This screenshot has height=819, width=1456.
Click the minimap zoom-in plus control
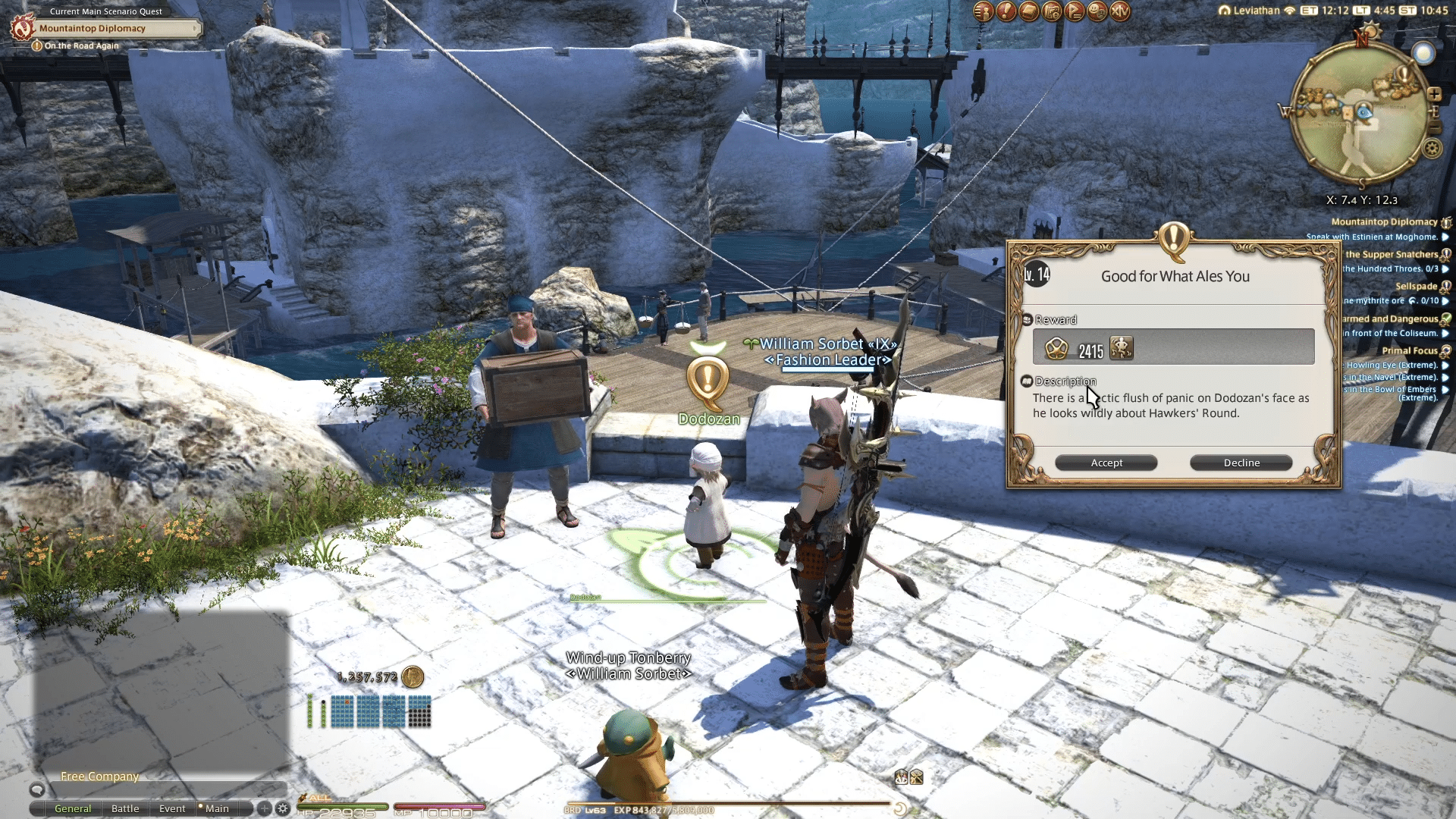pos(1436,94)
